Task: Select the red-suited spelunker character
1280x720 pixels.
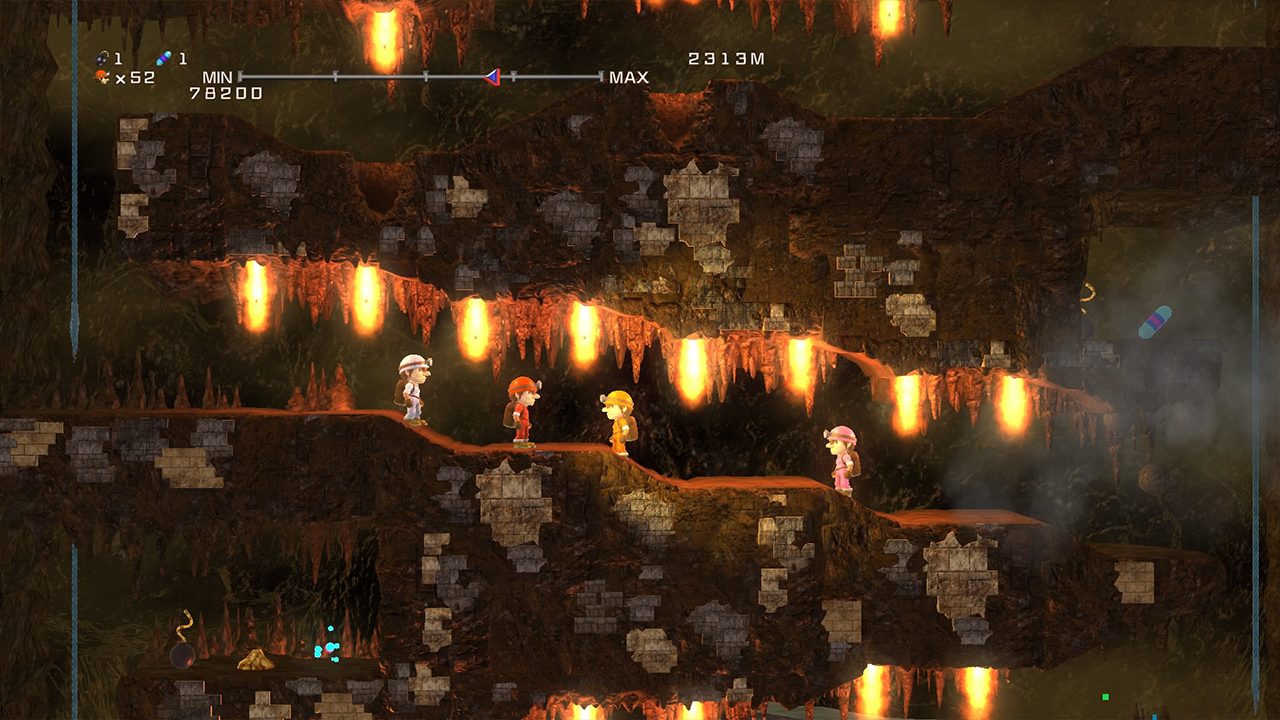Action: [520, 412]
